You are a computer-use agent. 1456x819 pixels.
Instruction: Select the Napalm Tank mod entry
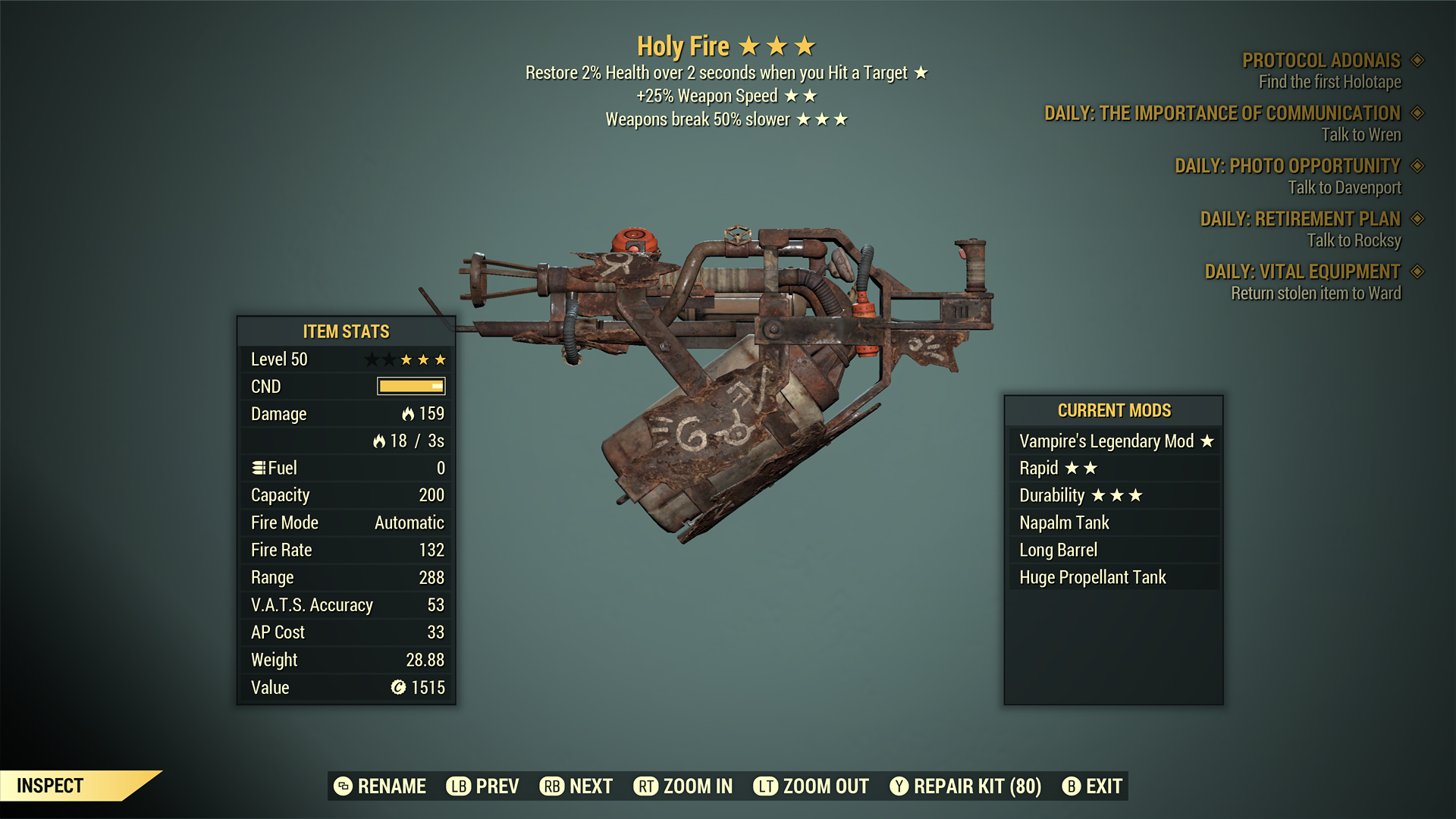click(x=1064, y=522)
